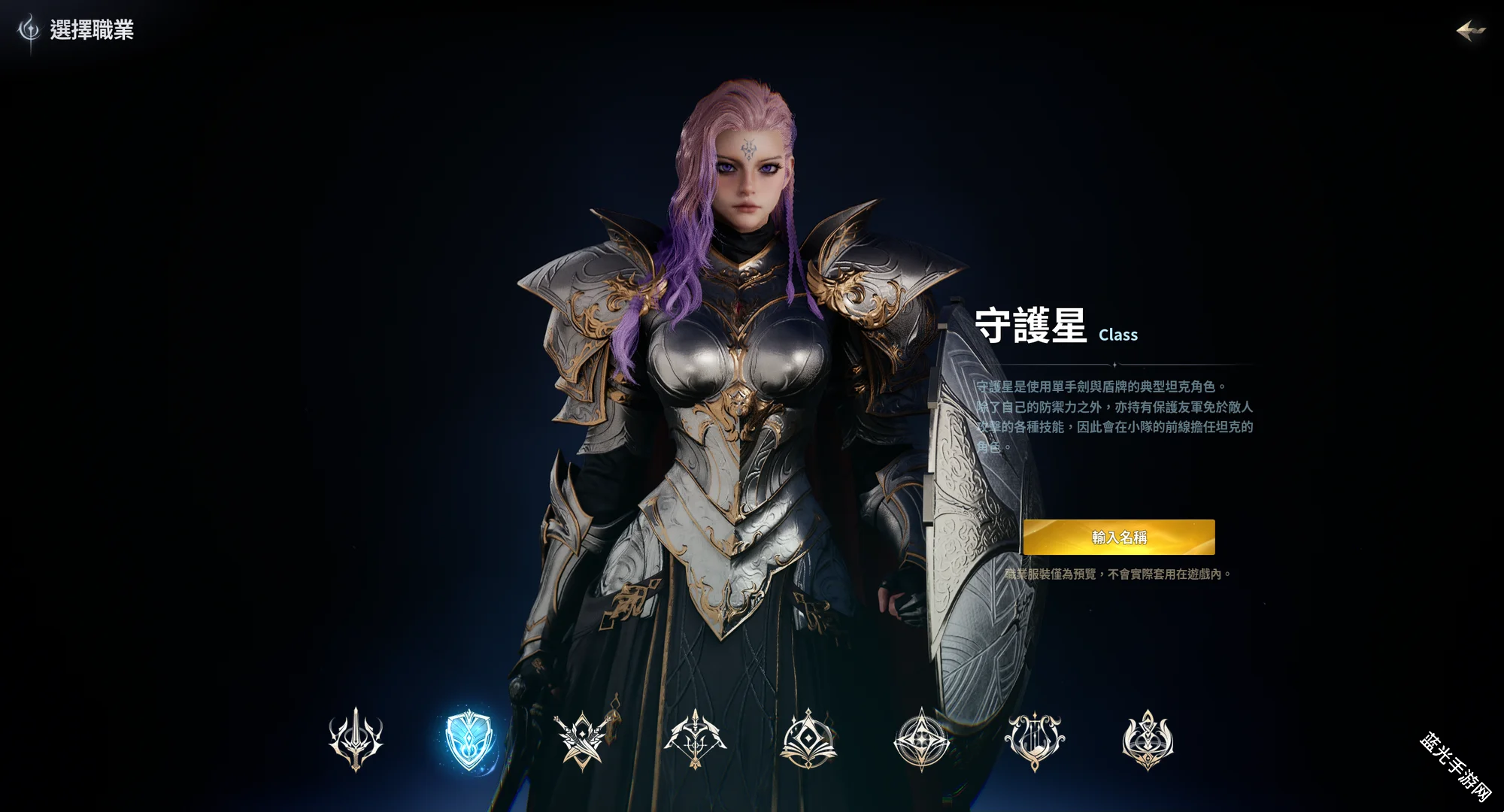The width and height of the screenshot is (1504, 812).
Task: Go back using the arrow button
Action: point(1470,30)
